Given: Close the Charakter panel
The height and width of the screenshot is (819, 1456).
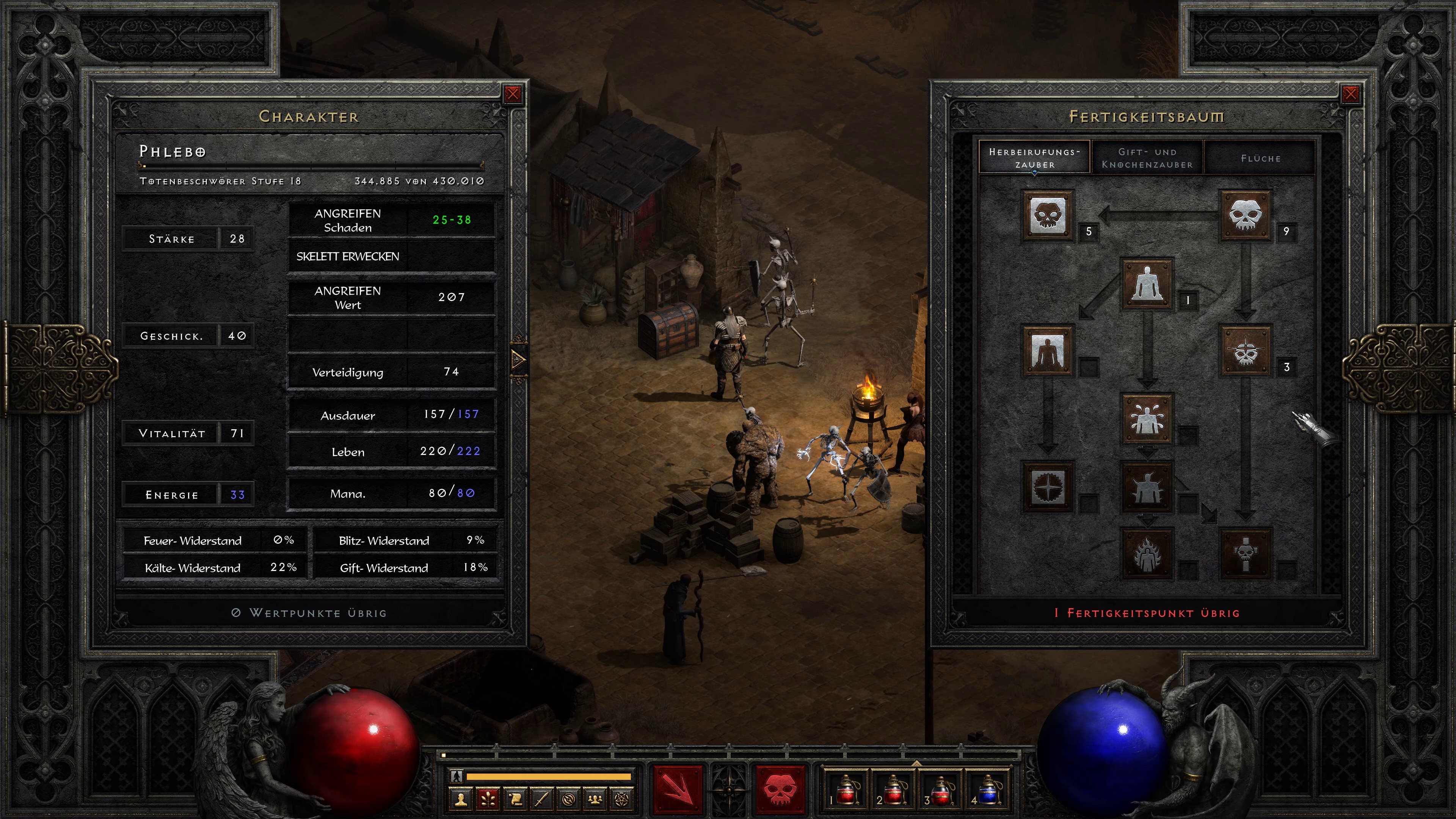Looking at the screenshot, I should pyautogui.click(x=513, y=94).
